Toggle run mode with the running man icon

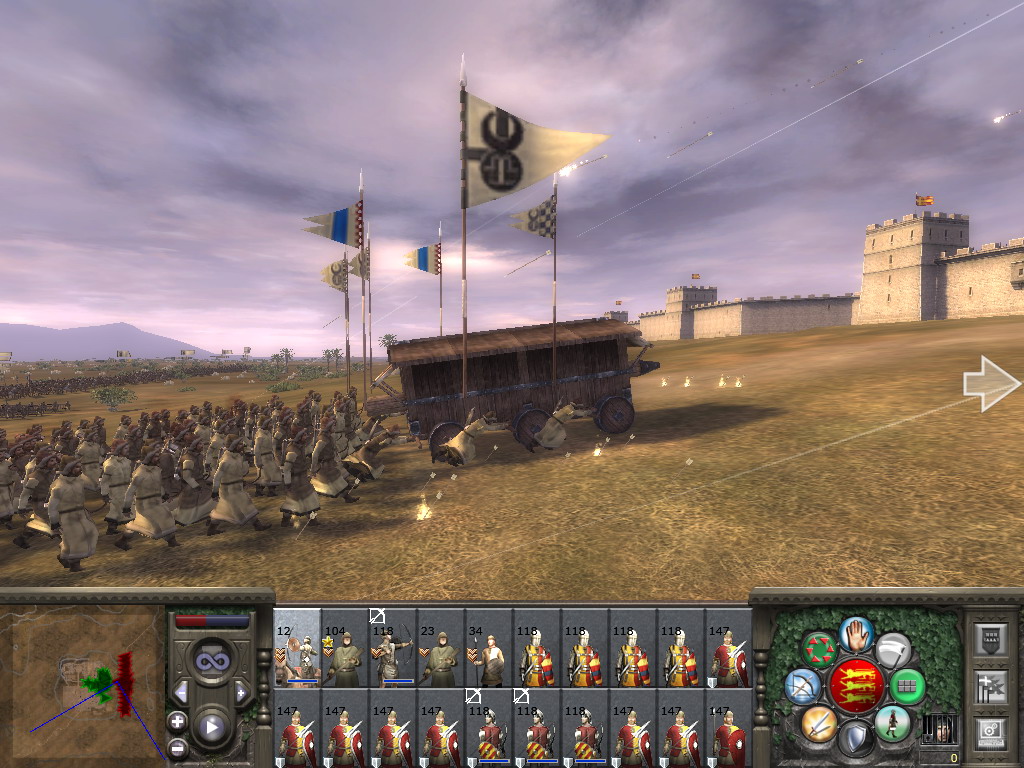click(x=892, y=723)
